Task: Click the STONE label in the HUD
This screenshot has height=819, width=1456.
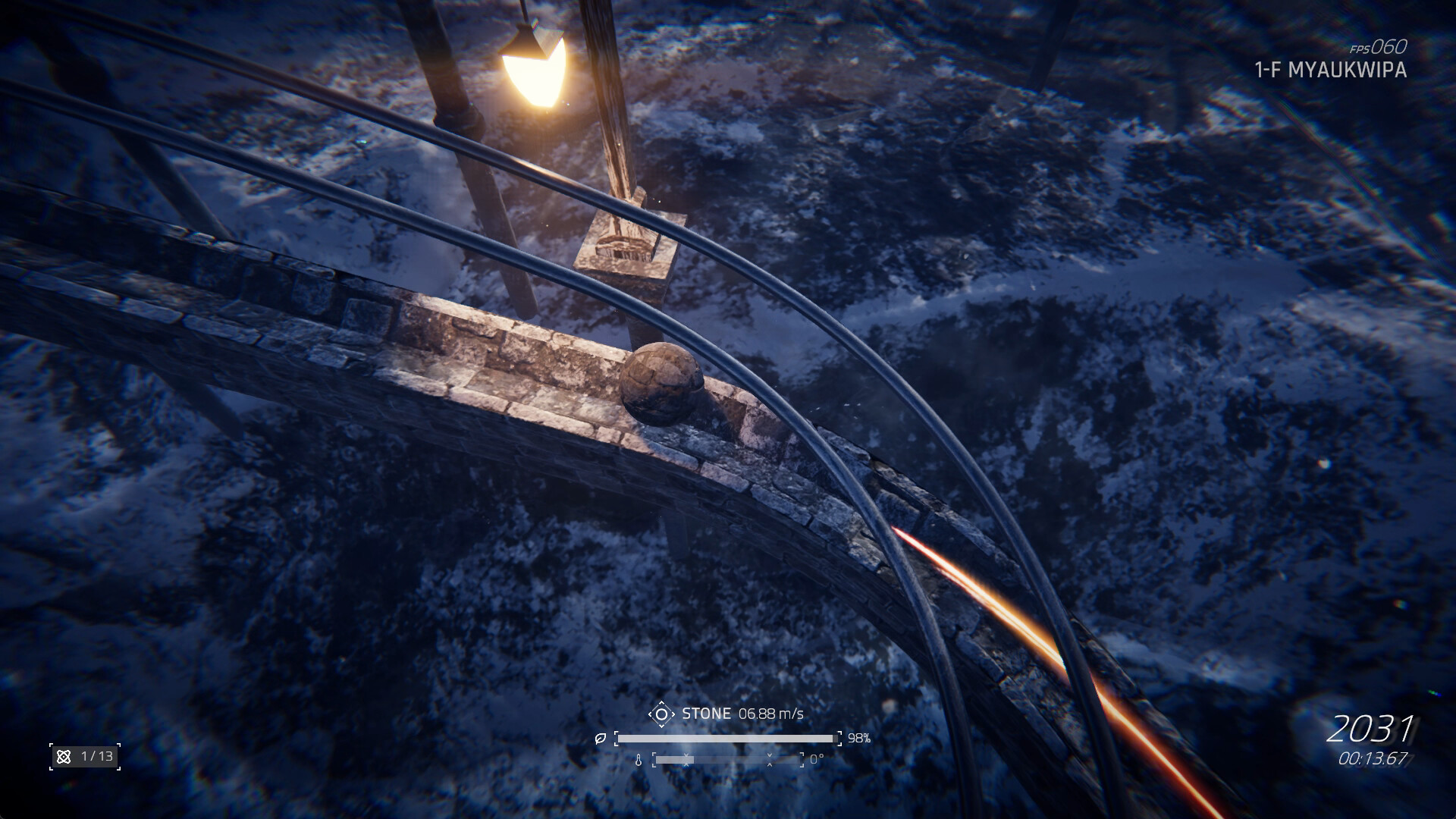Action: pyautogui.click(x=707, y=713)
